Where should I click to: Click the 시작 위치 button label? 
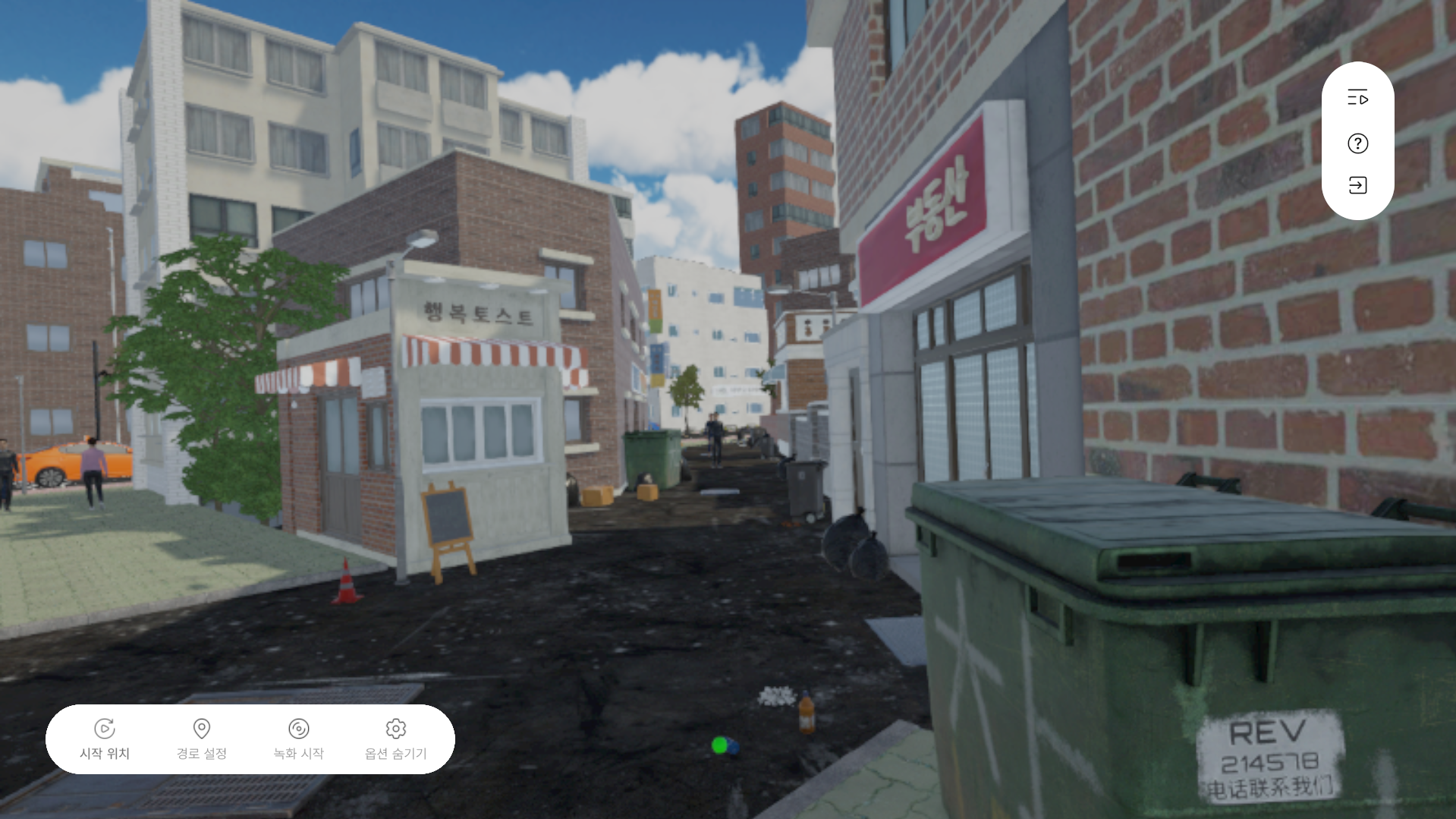[105, 753]
